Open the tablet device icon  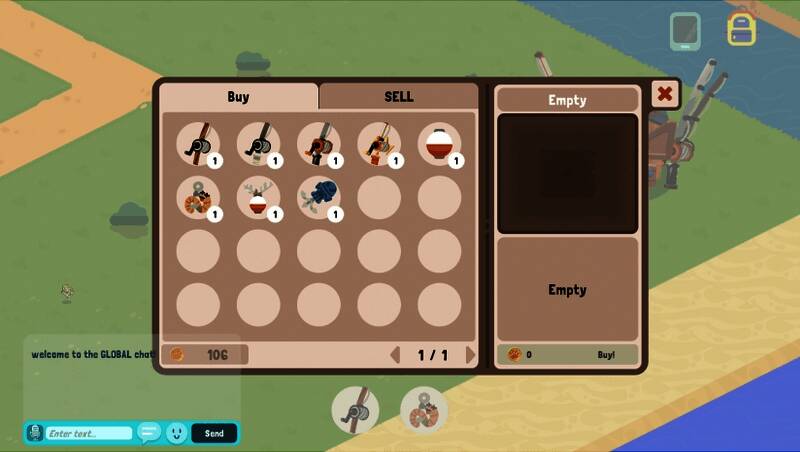coord(685,30)
